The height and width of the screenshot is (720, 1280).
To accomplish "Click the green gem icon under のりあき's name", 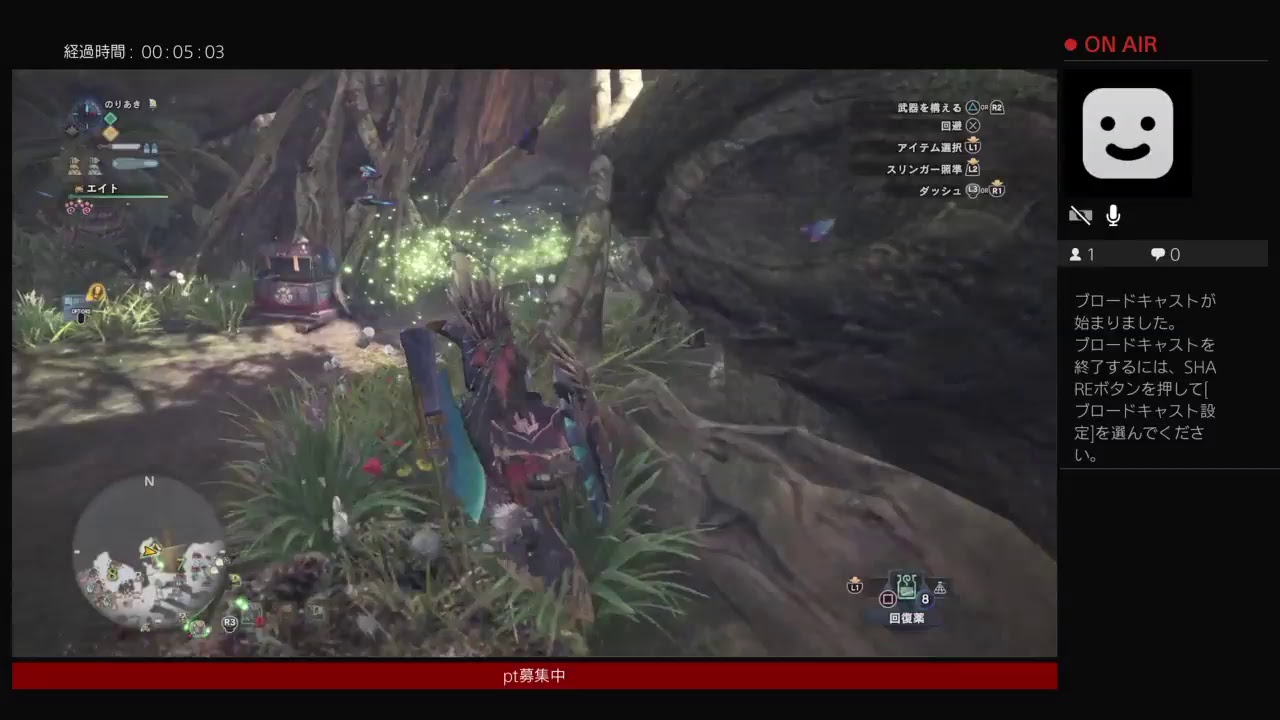I will [x=110, y=118].
